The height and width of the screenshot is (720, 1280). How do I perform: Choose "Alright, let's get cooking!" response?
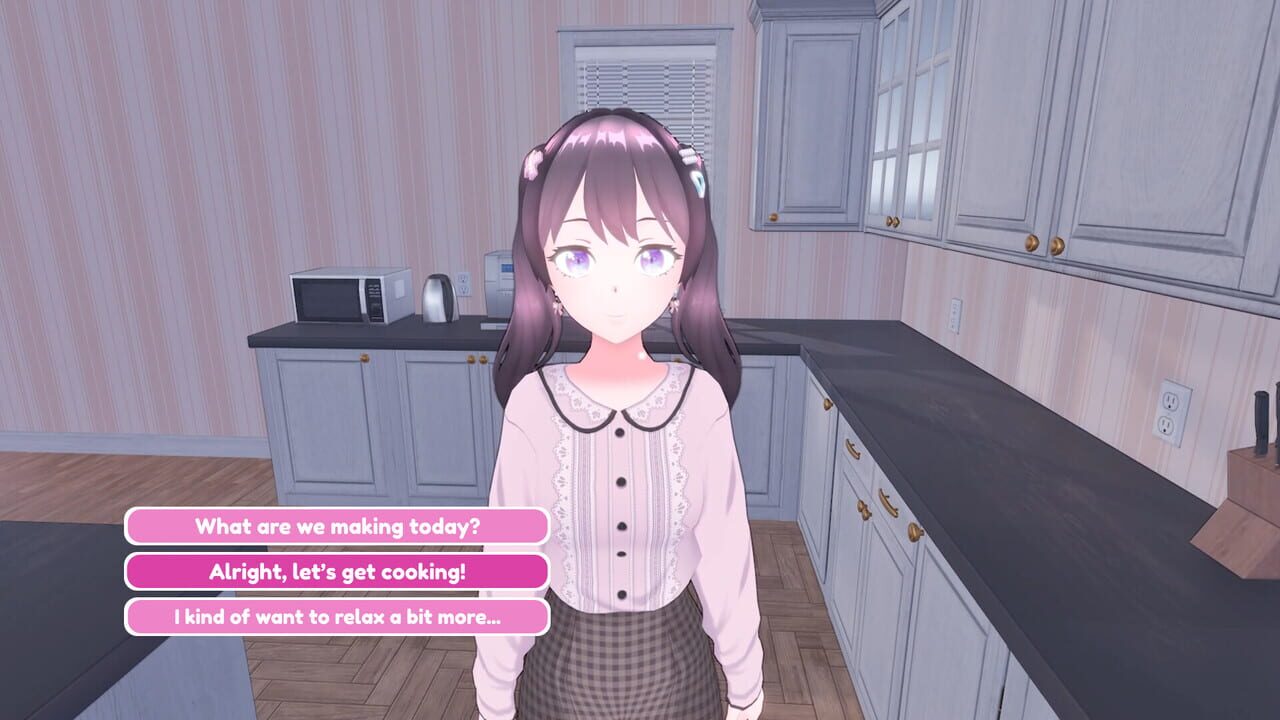click(336, 571)
